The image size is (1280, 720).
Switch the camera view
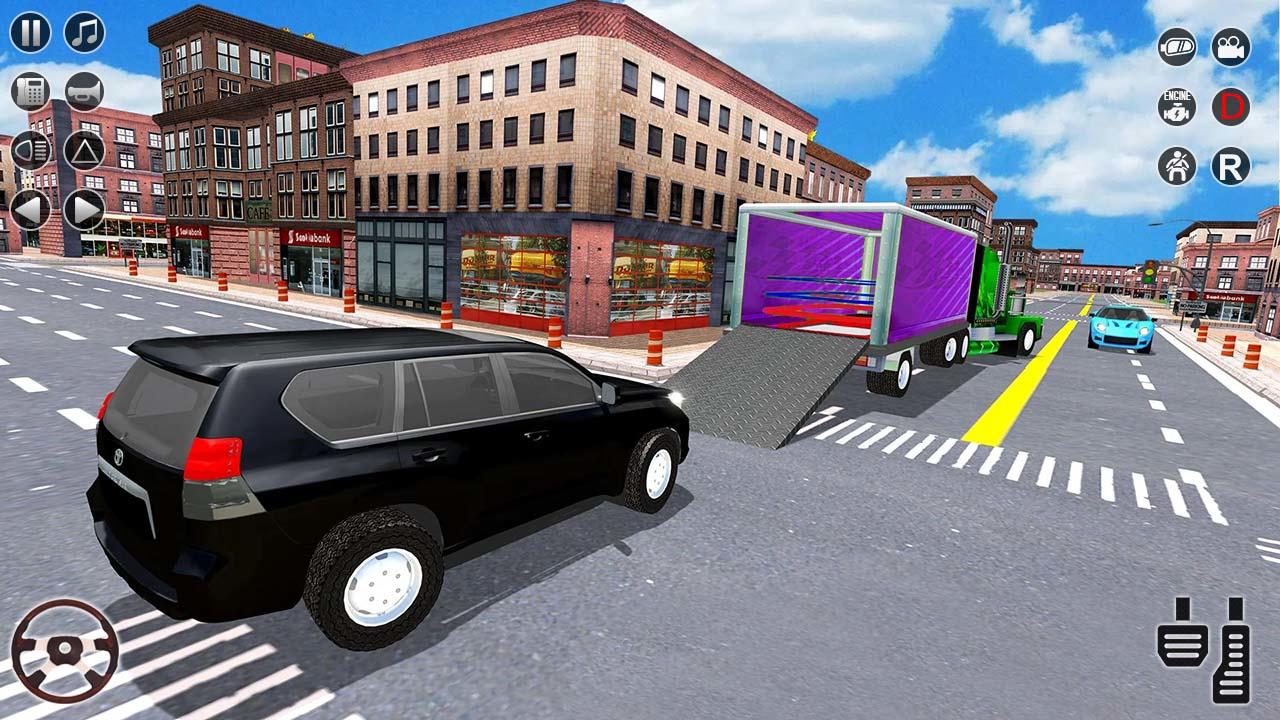point(1233,45)
